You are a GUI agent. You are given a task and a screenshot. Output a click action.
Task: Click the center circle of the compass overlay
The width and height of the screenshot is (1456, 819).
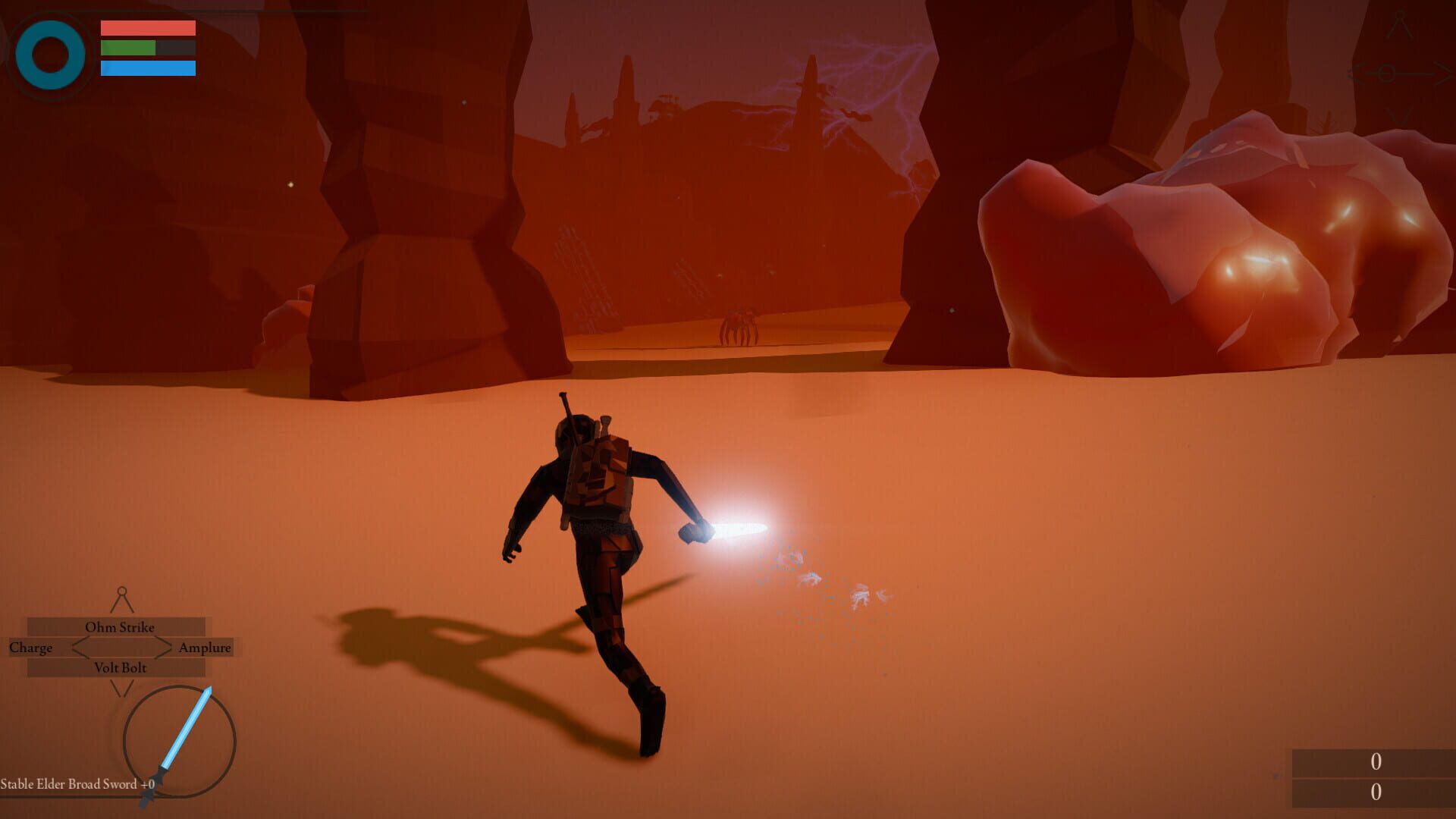[x=1386, y=73]
